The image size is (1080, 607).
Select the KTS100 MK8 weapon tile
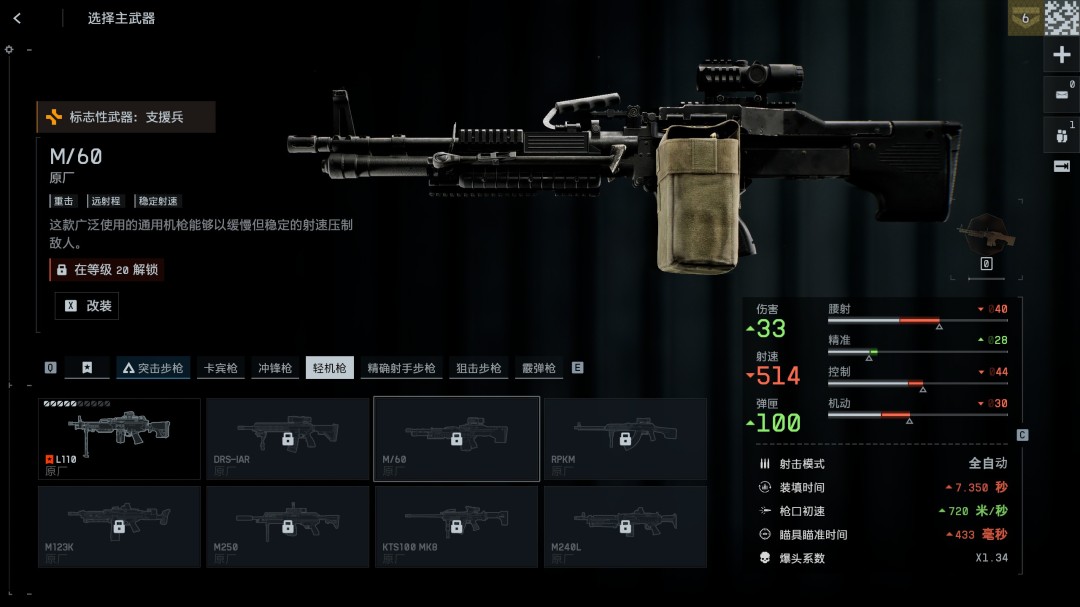coord(456,526)
